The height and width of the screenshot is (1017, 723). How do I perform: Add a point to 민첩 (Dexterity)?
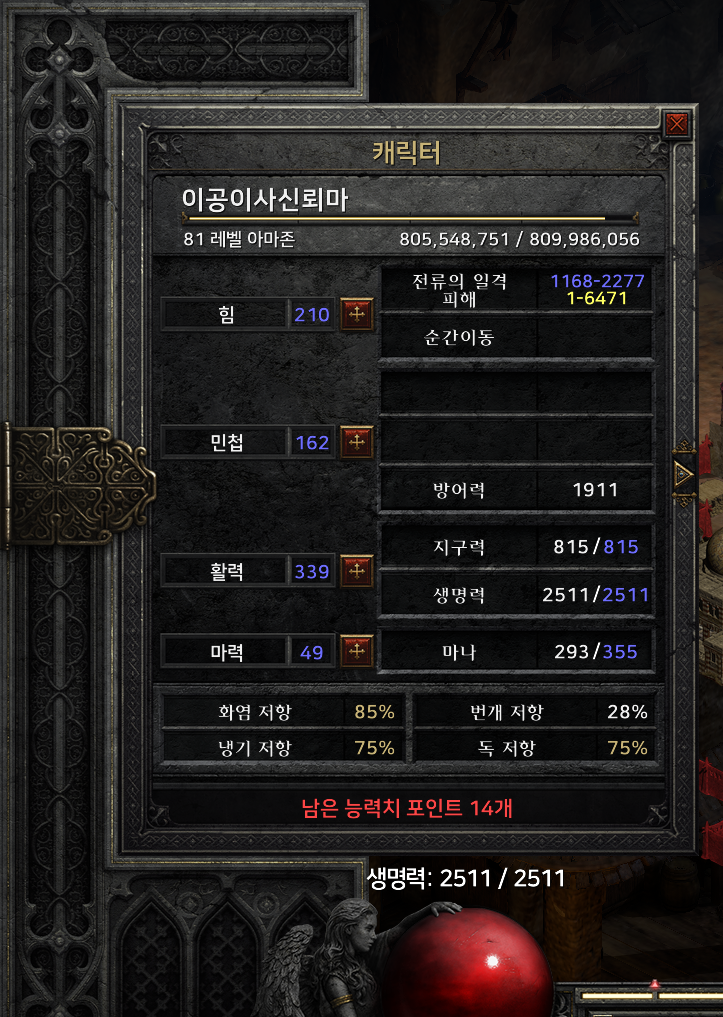(357, 442)
